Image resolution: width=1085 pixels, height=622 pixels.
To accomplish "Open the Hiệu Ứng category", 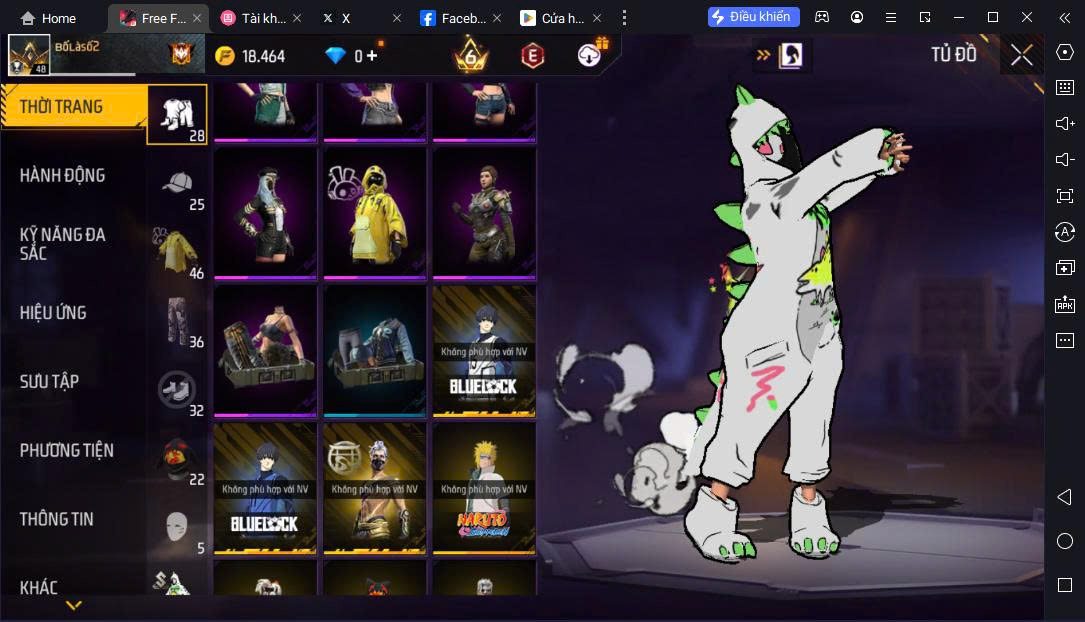I will coord(53,313).
